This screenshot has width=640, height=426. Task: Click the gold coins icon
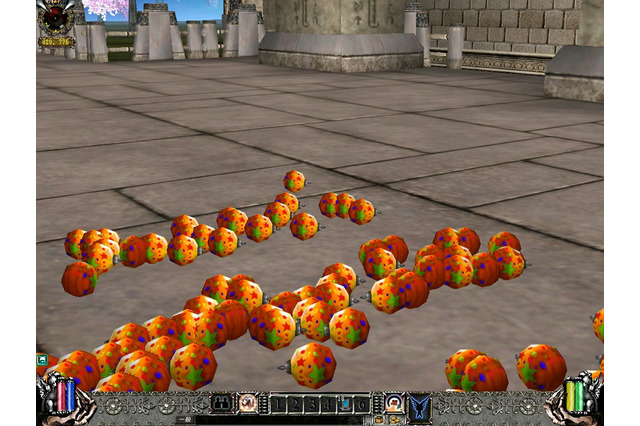tap(395, 420)
